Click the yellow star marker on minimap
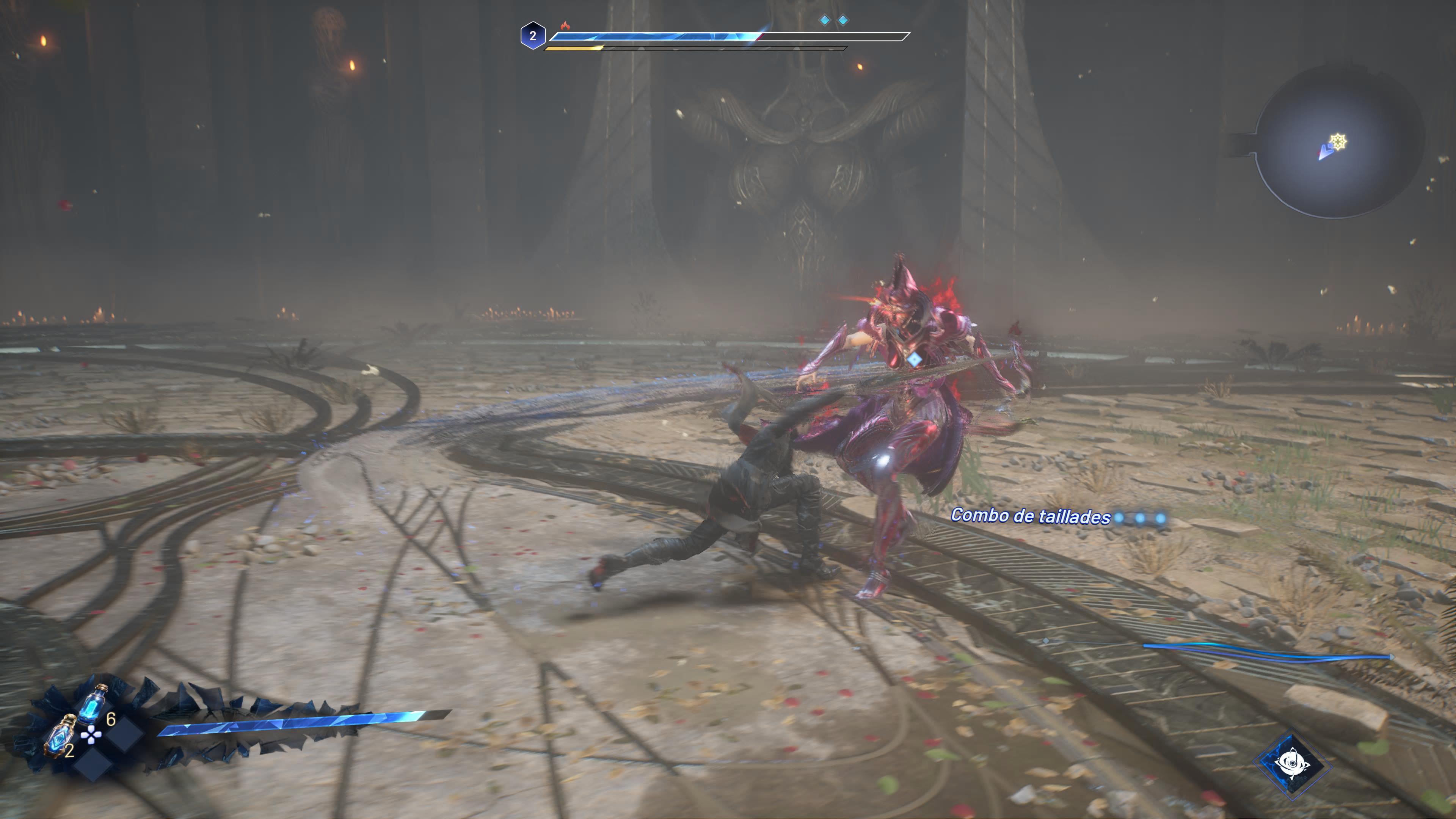The height and width of the screenshot is (819, 1456). [1338, 141]
